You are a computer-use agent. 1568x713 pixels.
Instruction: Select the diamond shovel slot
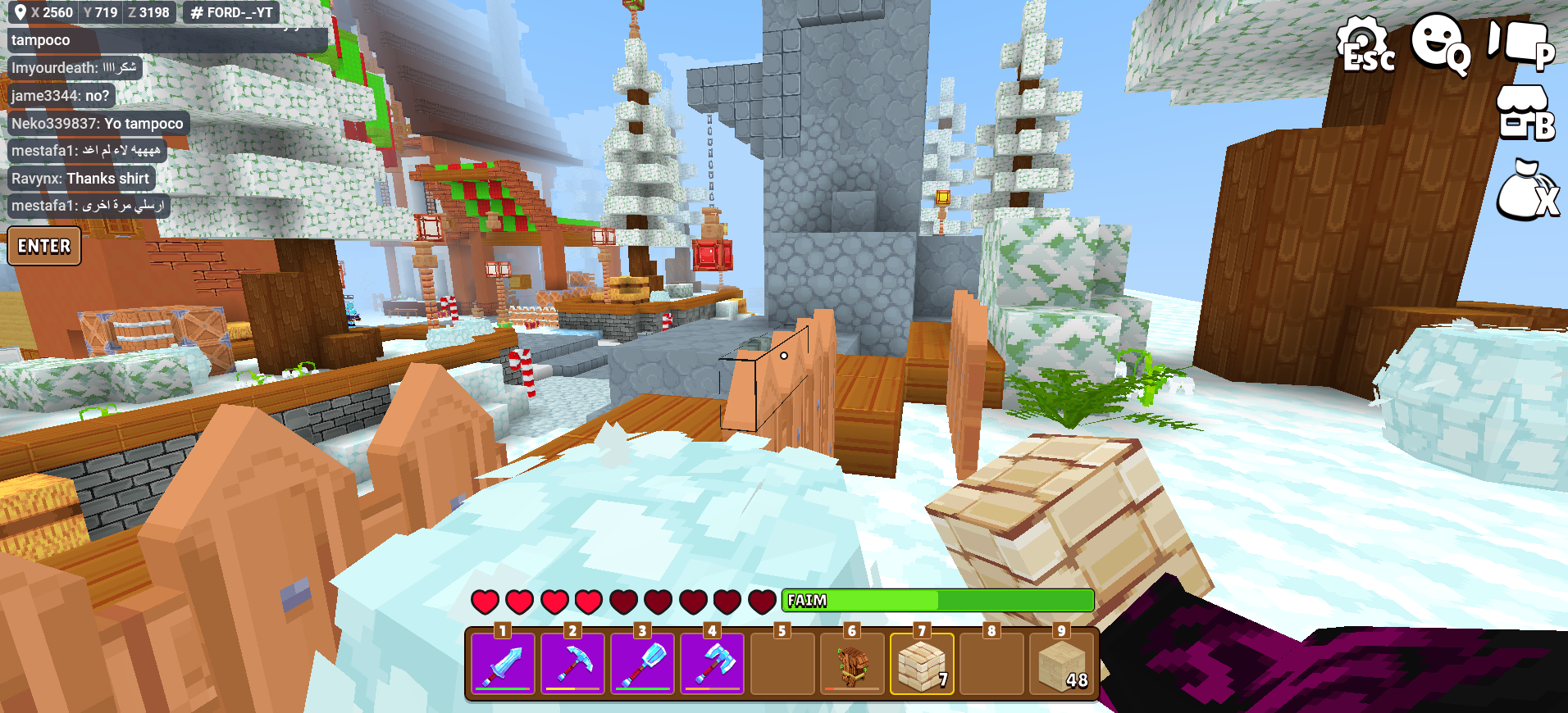coord(642,663)
